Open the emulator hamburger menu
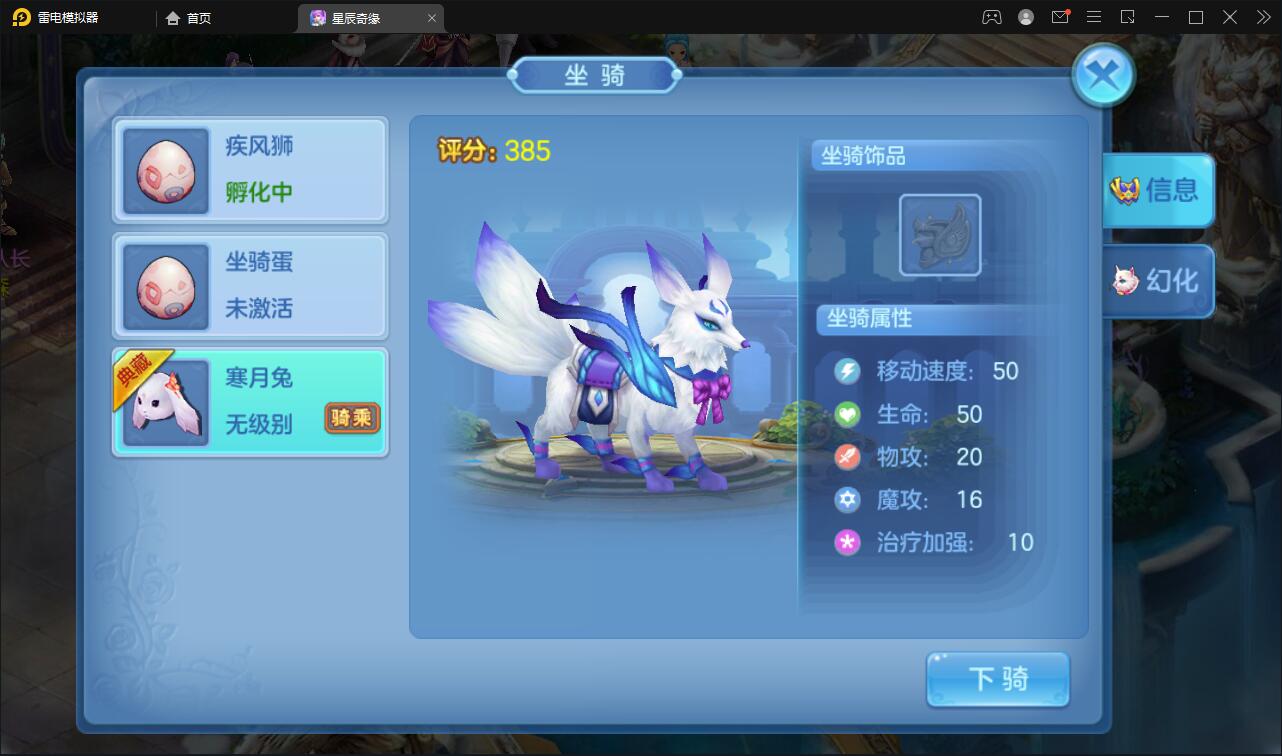Image resolution: width=1282 pixels, height=756 pixels. (x=1094, y=17)
